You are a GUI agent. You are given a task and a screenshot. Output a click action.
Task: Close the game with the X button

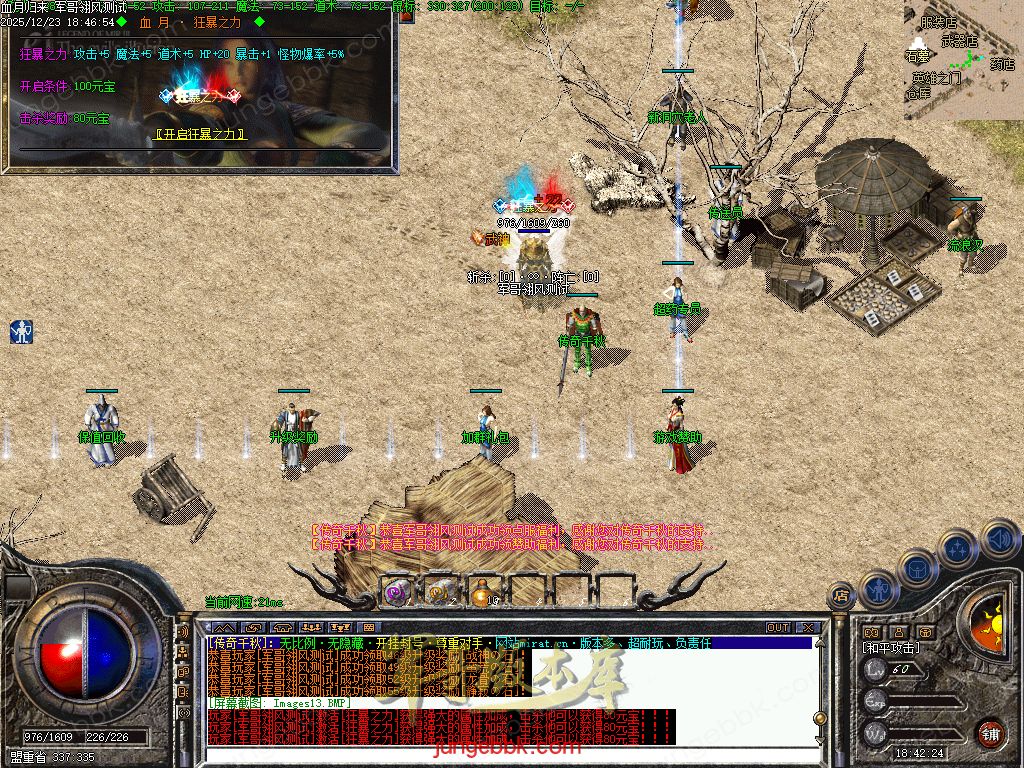coord(808,628)
